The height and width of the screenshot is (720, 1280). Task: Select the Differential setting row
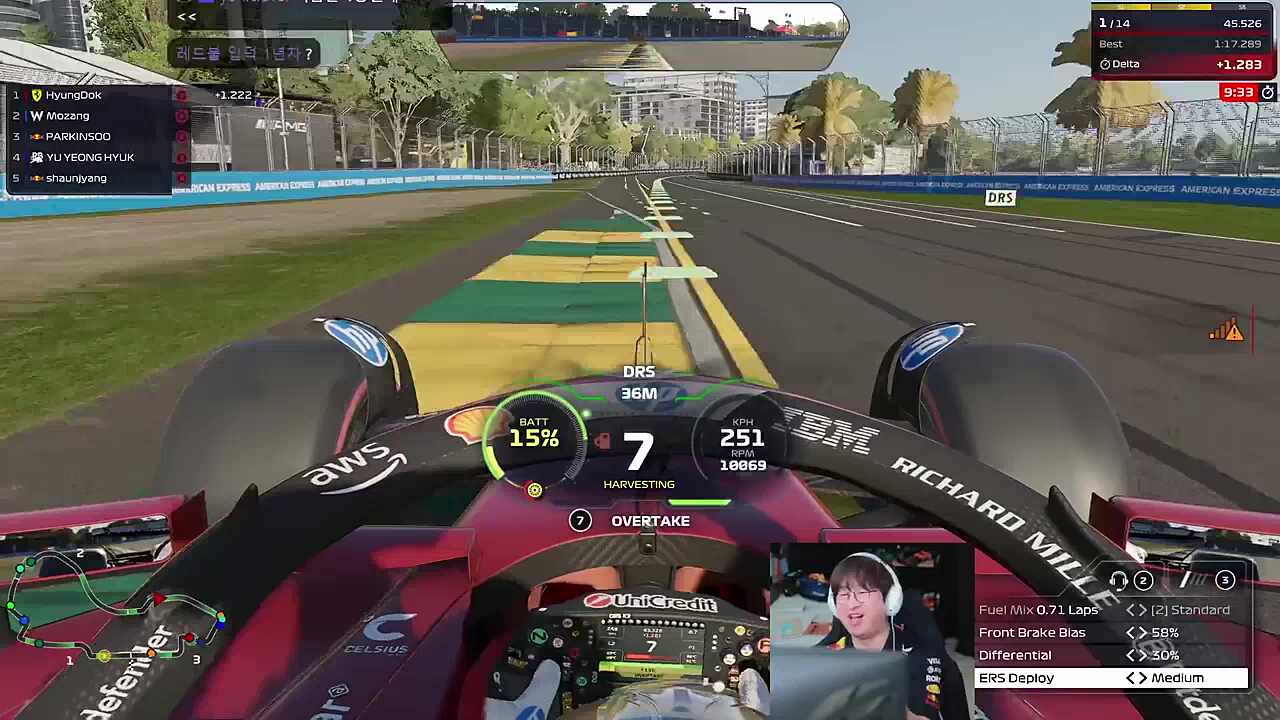click(1111, 655)
